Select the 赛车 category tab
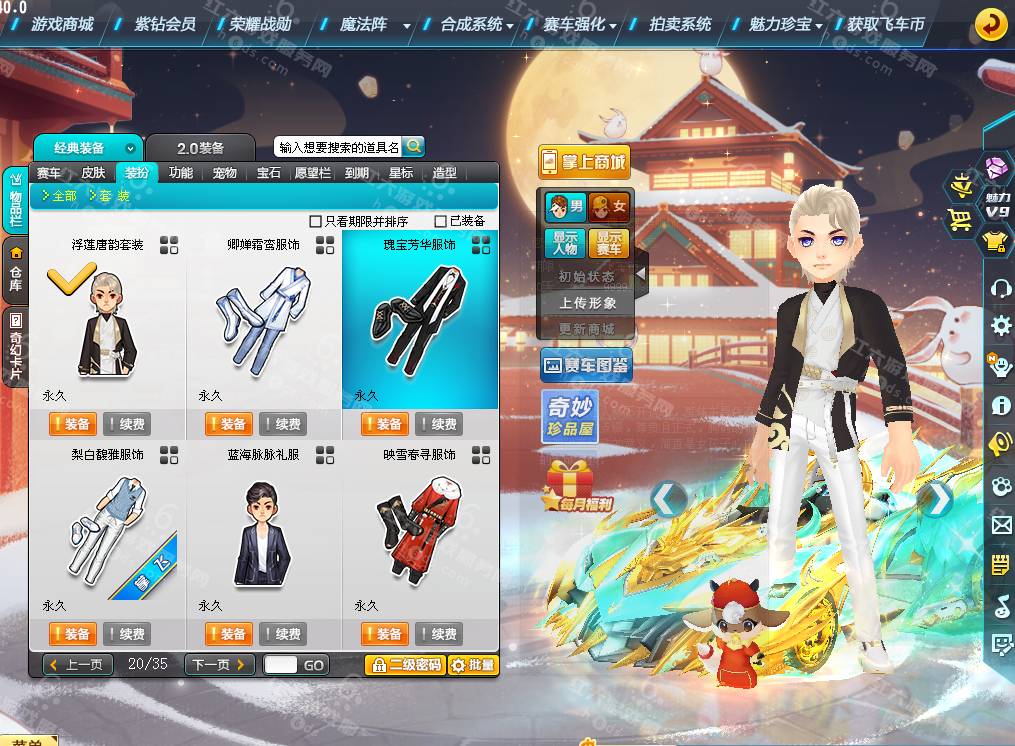 pyautogui.click(x=49, y=173)
